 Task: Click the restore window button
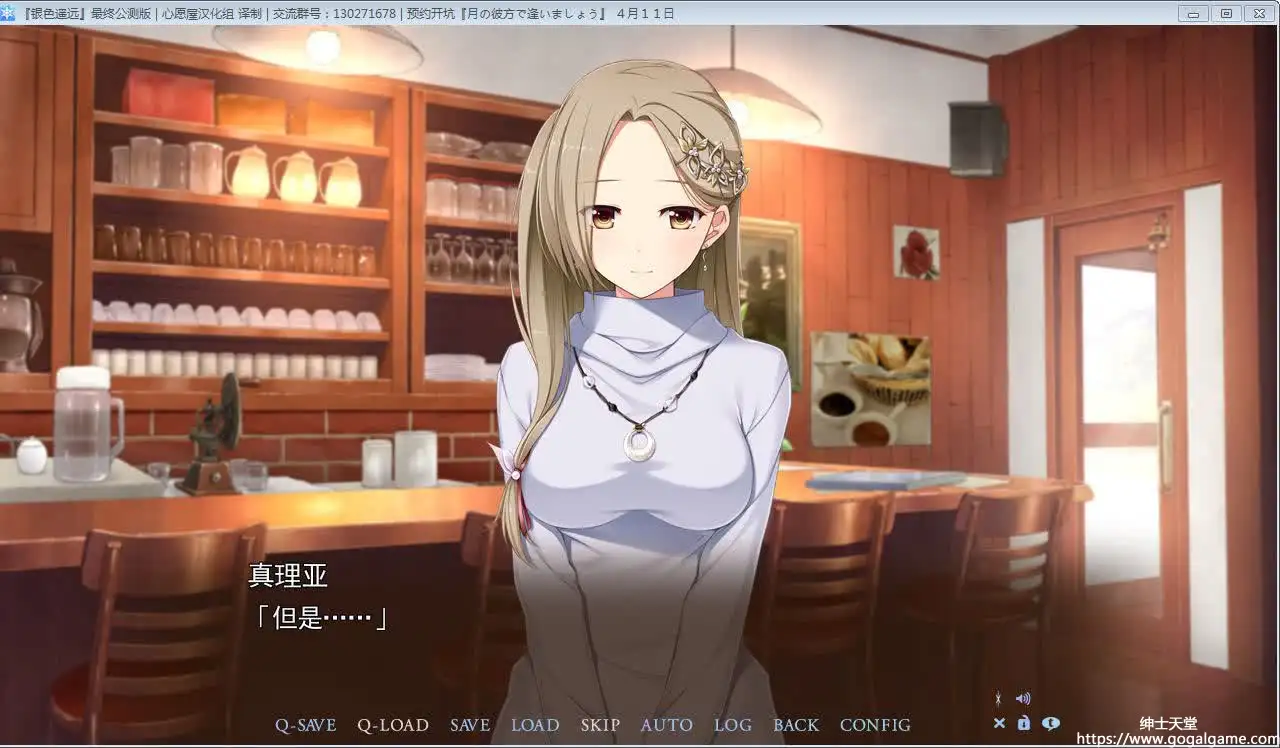pyautogui.click(x=1226, y=13)
